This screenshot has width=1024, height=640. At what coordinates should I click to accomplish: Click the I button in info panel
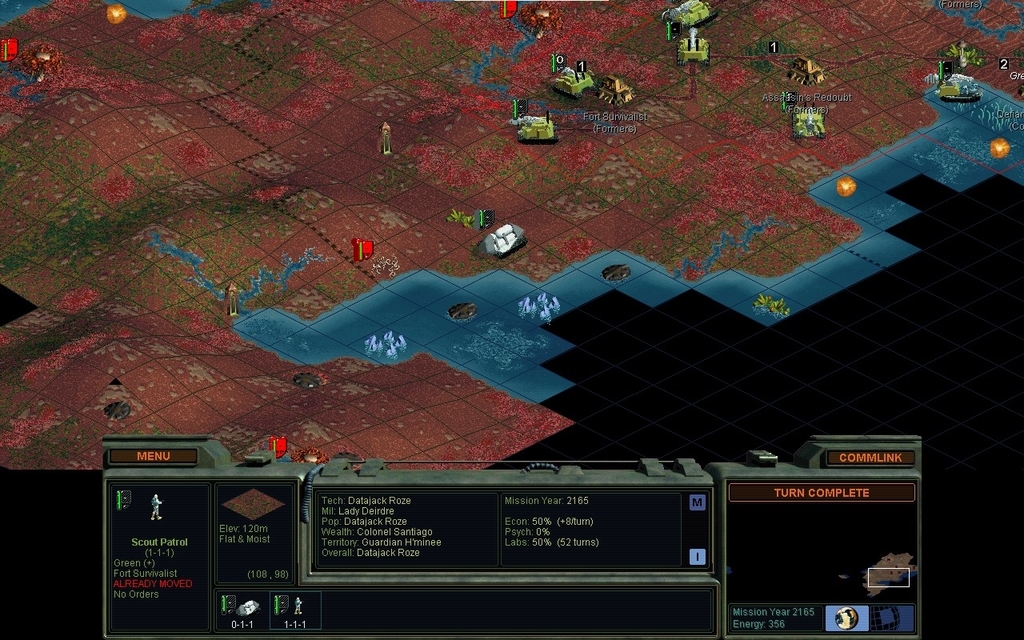point(697,557)
